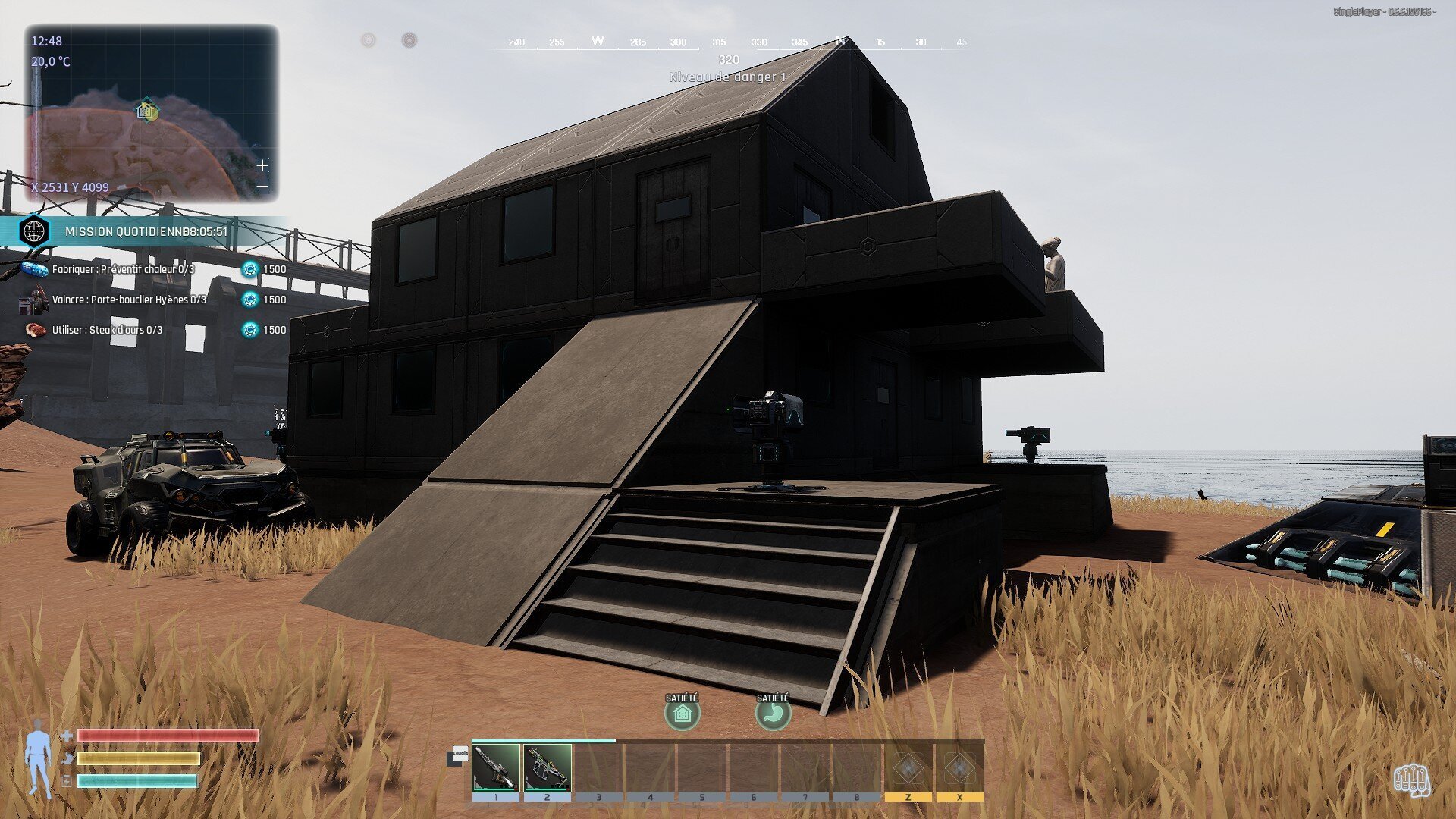This screenshot has width=1456, height=819.
Task: Click the fist icon in bottom corner
Action: point(1410,780)
